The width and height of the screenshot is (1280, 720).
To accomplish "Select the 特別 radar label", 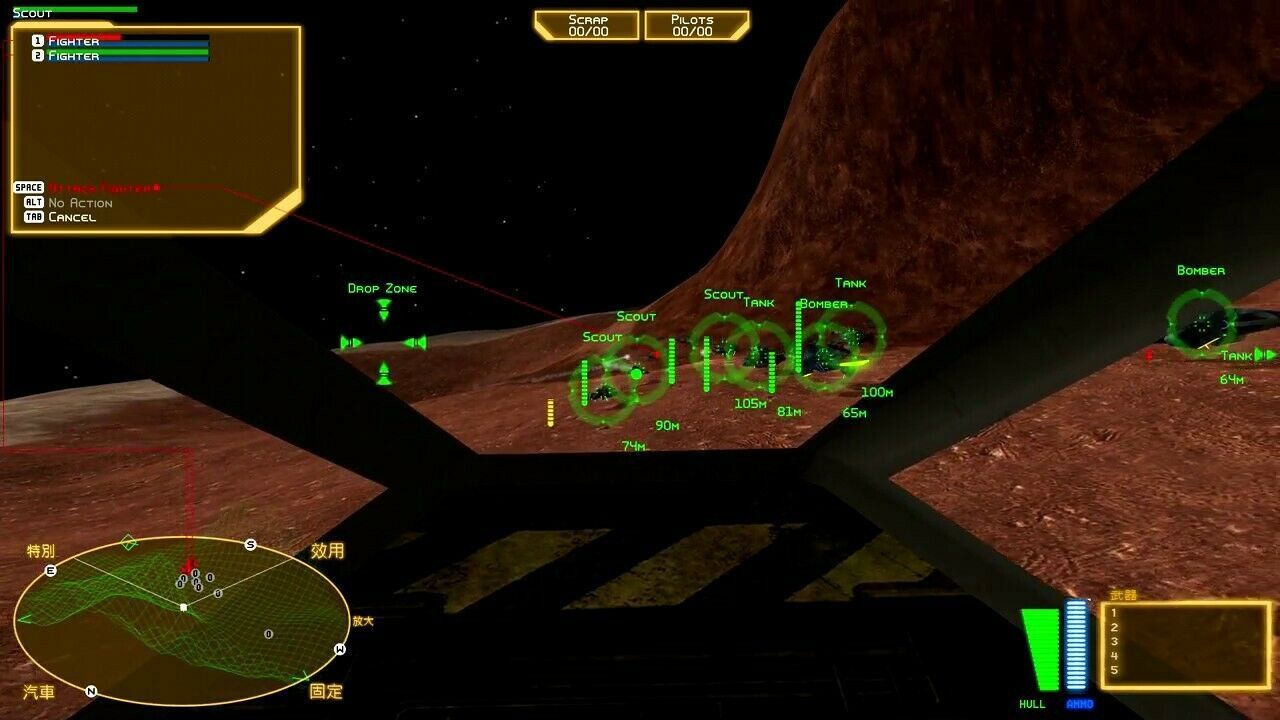I will click(41, 551).
